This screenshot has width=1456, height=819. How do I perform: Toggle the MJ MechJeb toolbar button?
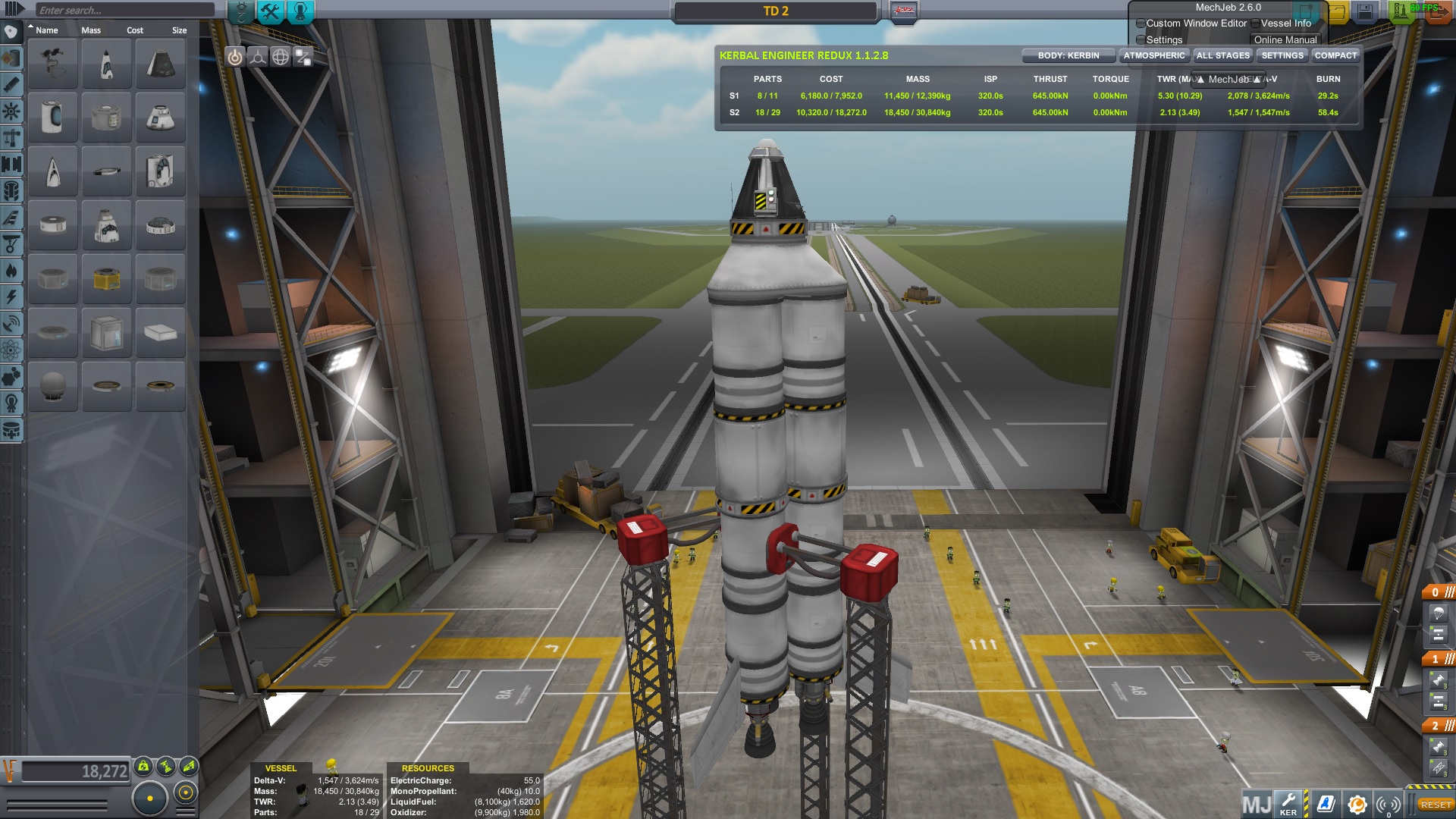click(1256, 803)
